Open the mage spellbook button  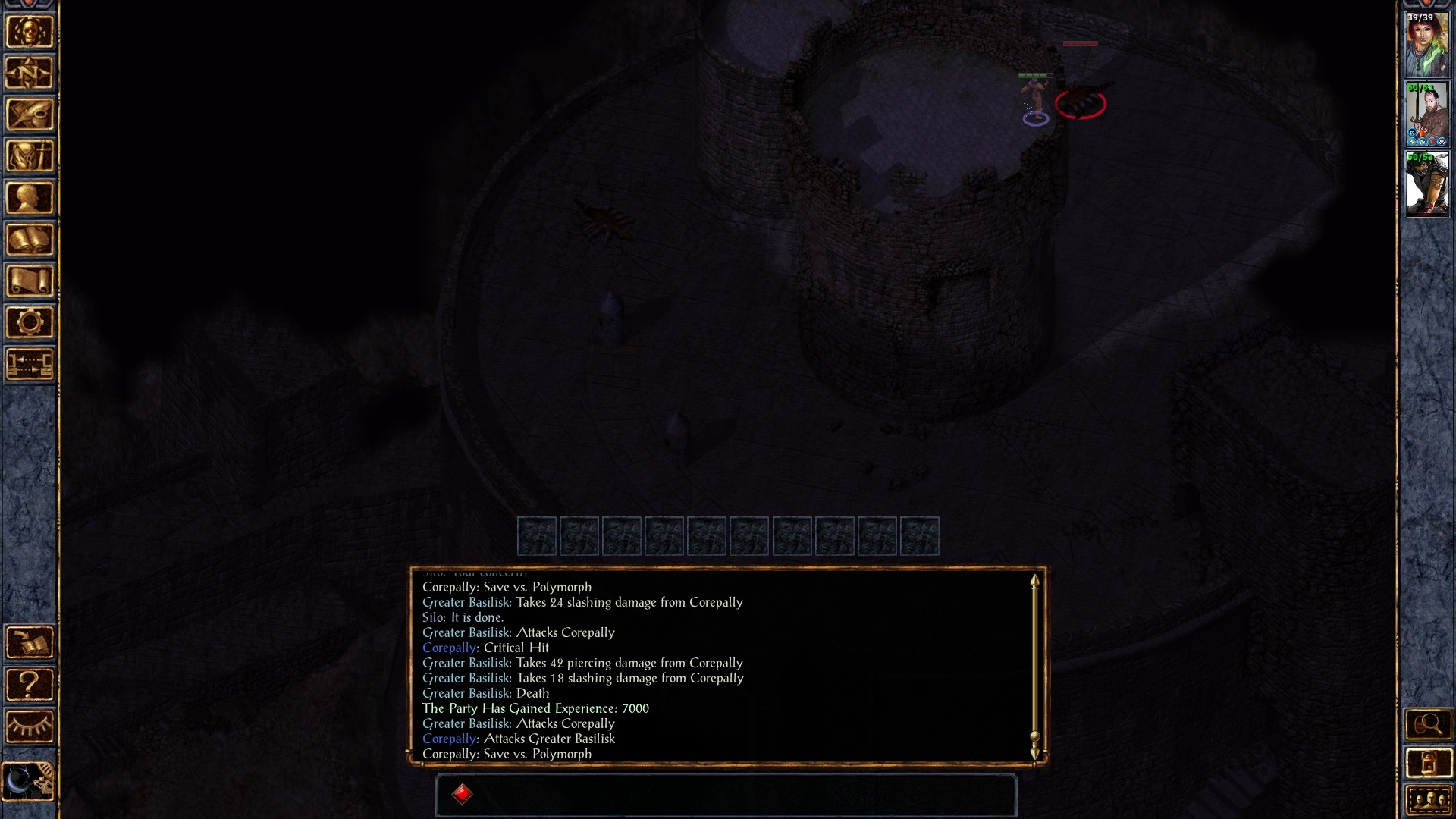[30, 240]
